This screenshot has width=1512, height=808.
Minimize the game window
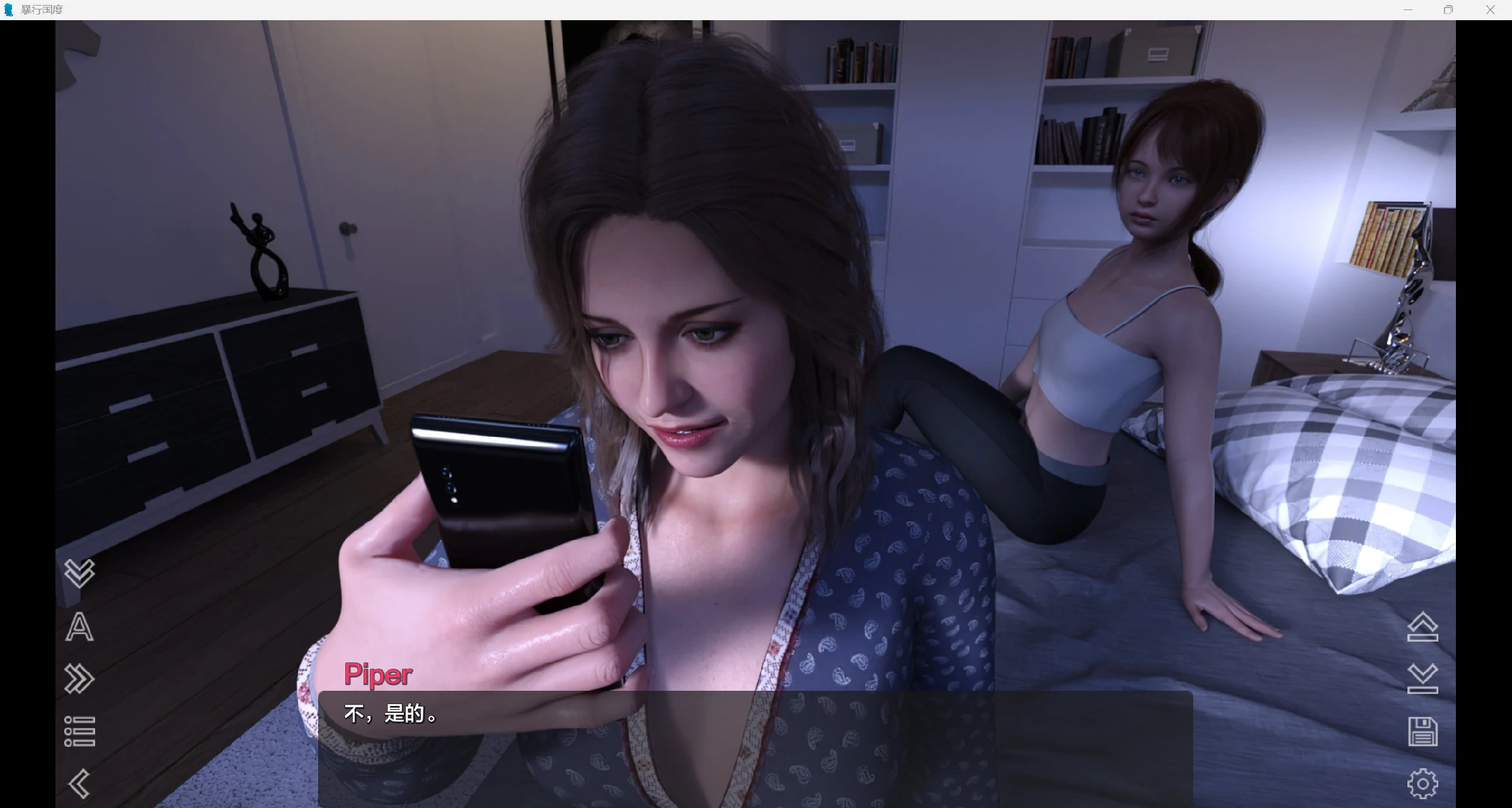pos(1408,9)
